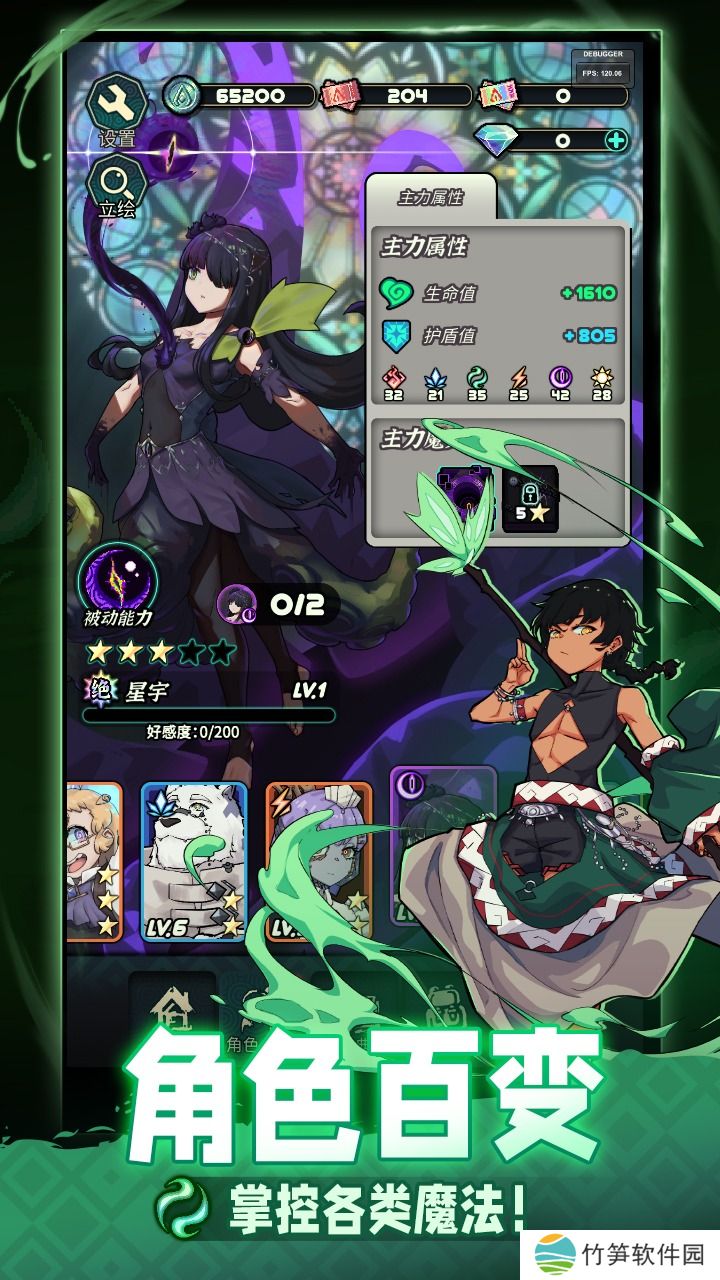Viewport: 720px width, 1280px height.
Task: Add diamonds with the plus button
Action: point(617,140)
